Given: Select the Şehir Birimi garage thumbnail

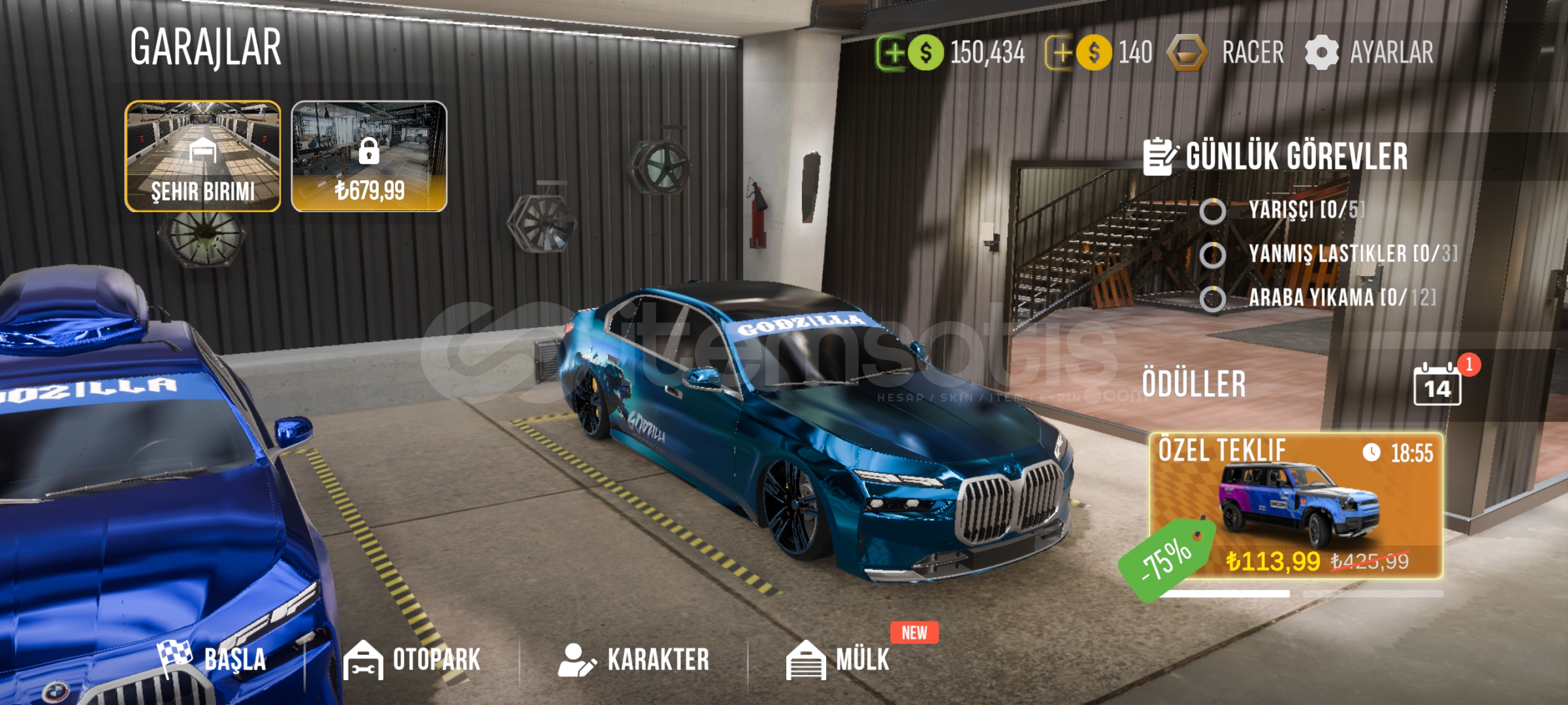Looking at the screenshot, I should [203, 156].
